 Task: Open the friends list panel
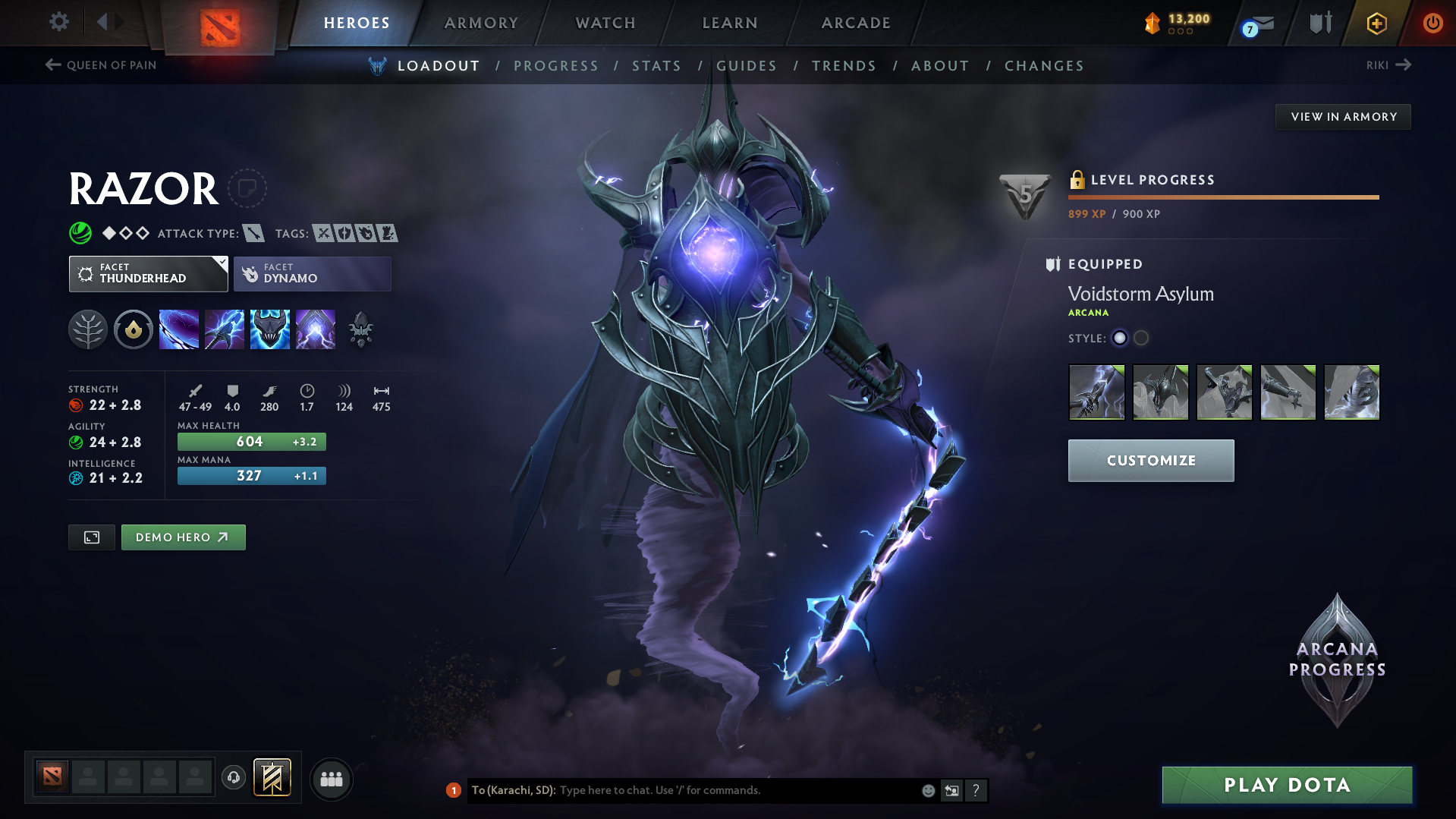point(332,779)
